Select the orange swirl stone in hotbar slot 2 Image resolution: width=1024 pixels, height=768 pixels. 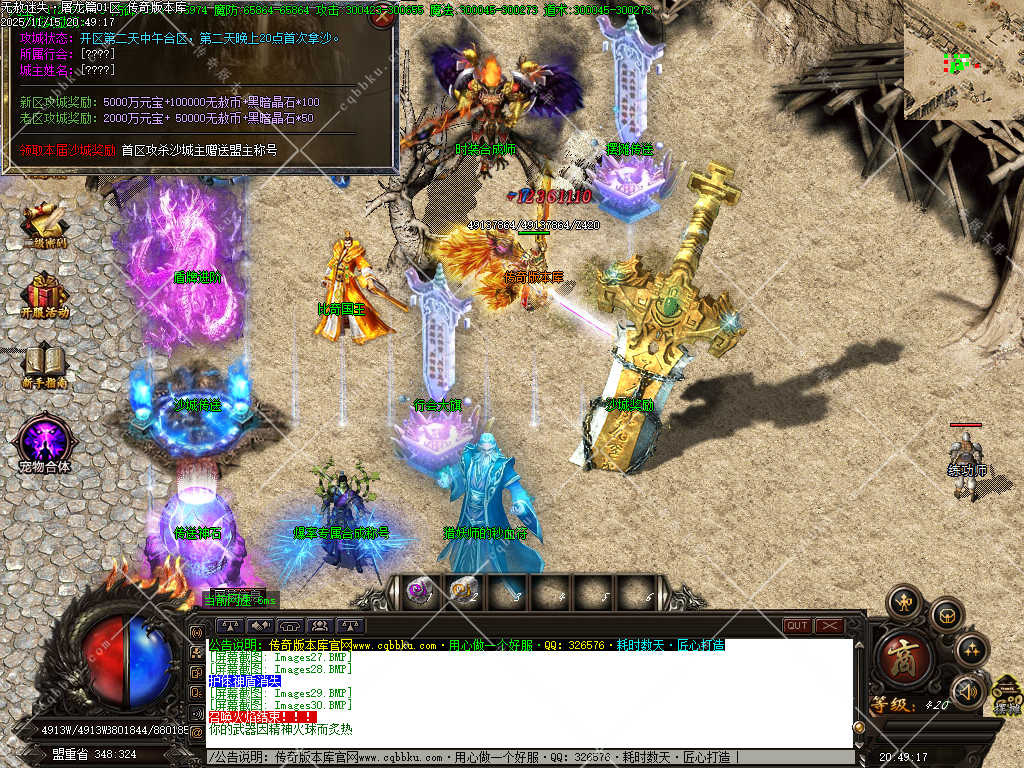point(463,592)
